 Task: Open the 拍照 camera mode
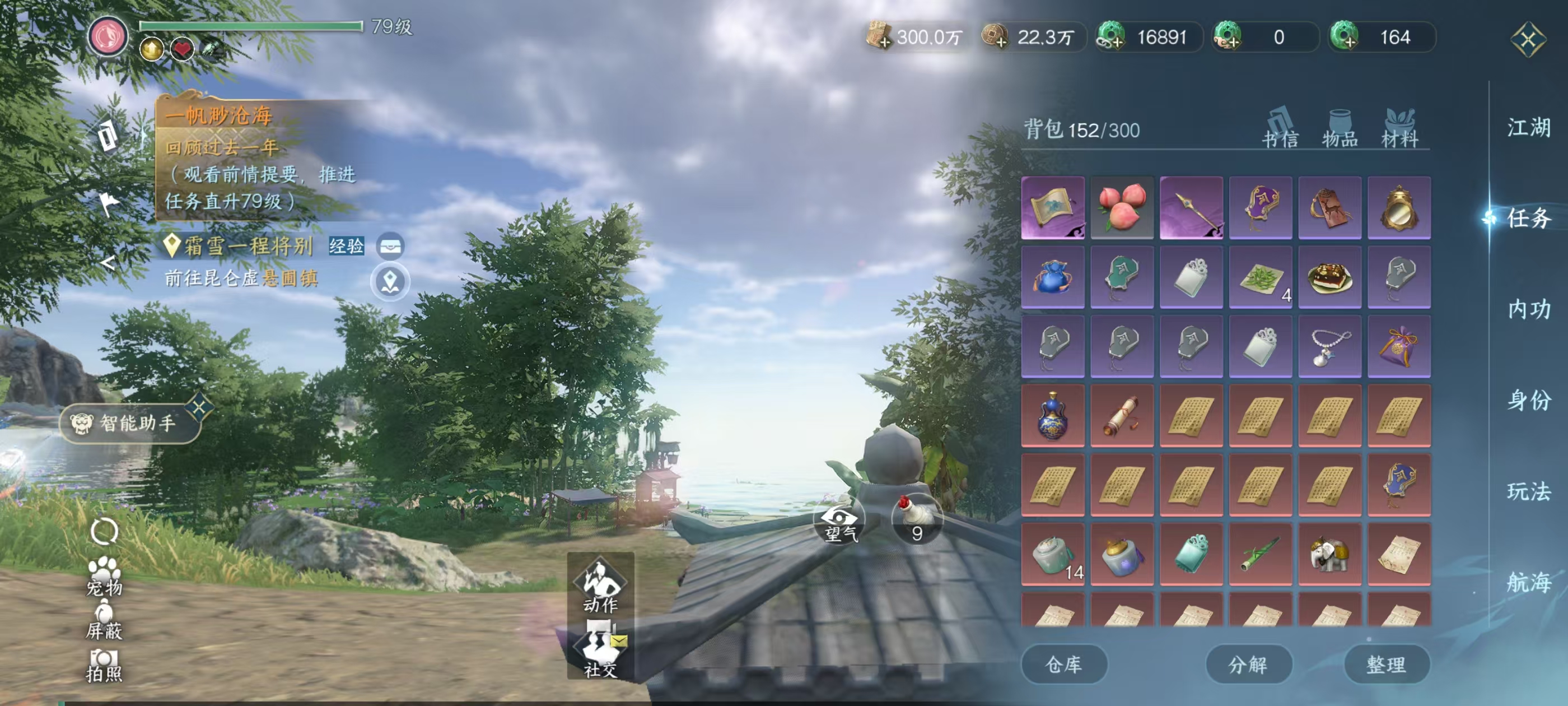pos(104,665)
